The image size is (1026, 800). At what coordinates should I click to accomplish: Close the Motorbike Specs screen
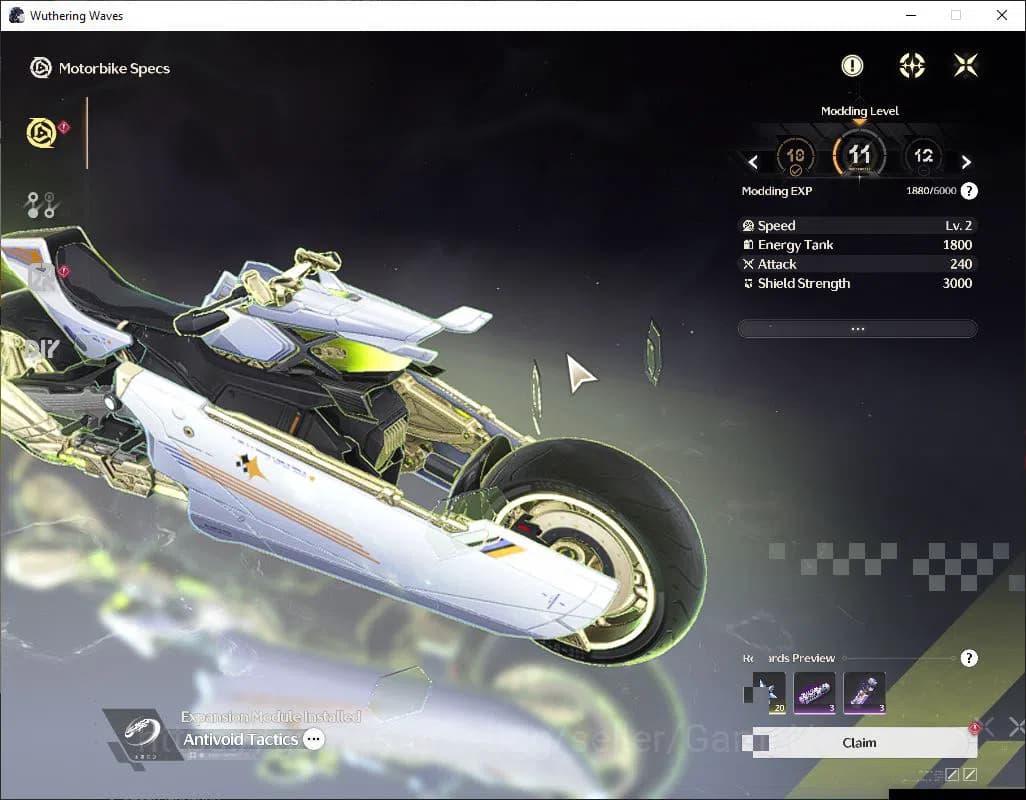tap(965, 66)
